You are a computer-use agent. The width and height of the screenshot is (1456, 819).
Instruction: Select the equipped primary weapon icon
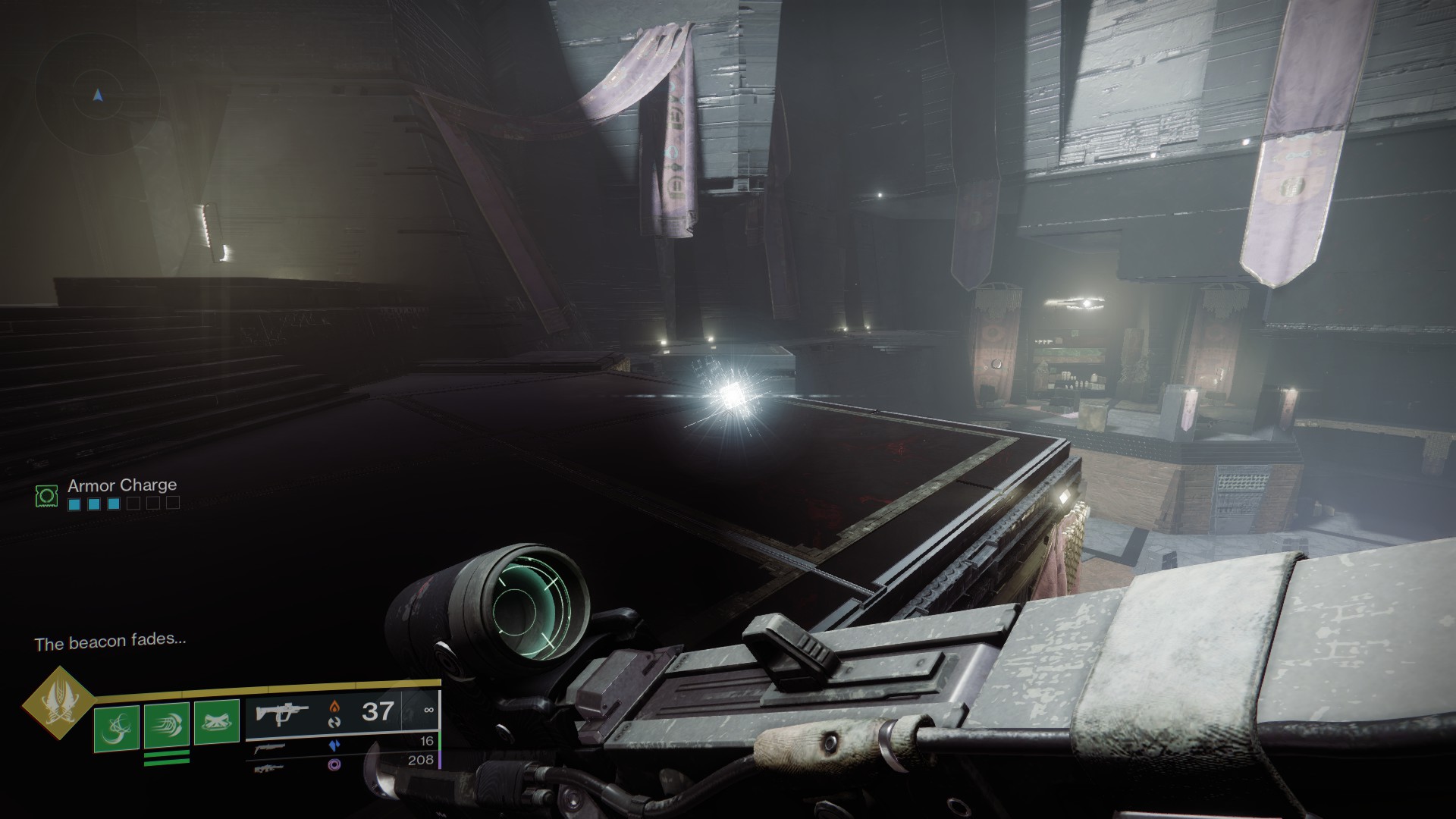(x=281, y=714)
